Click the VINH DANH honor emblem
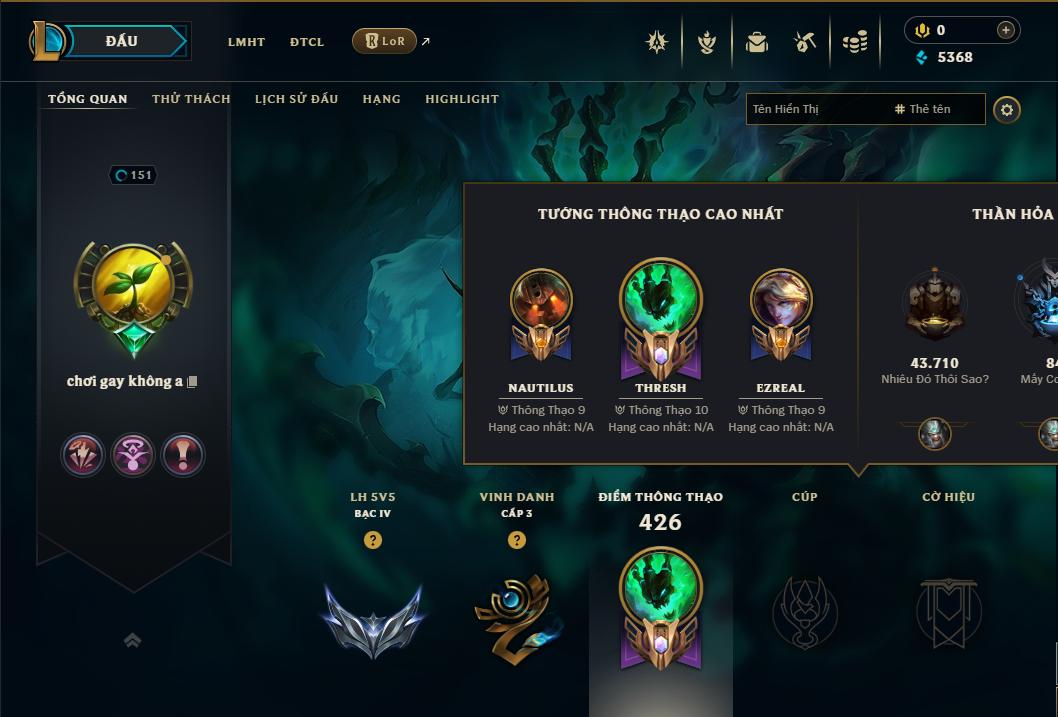 516,614
